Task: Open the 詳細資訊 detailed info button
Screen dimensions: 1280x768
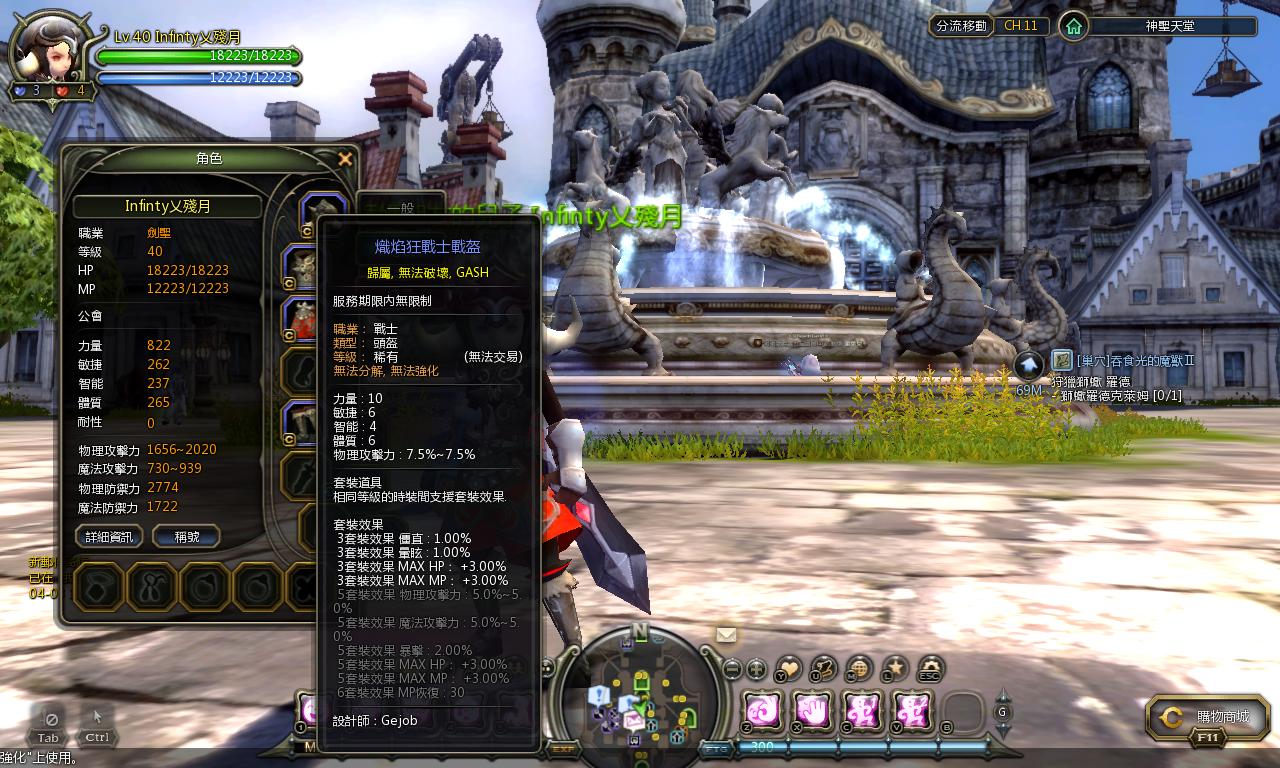Action: 109,537
